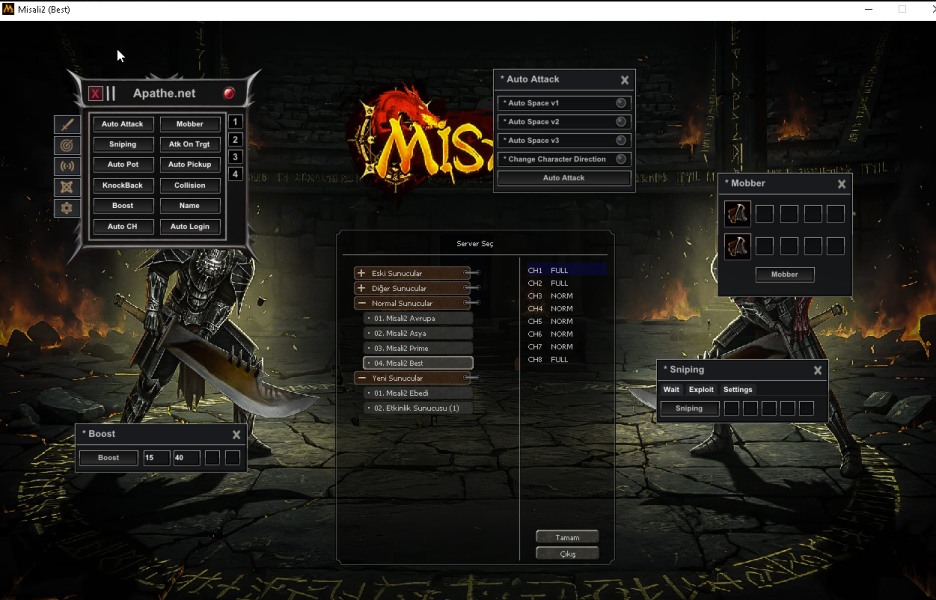Click the Çıkış exit button
Screen dimensions: 936x600
coord(567,553)
